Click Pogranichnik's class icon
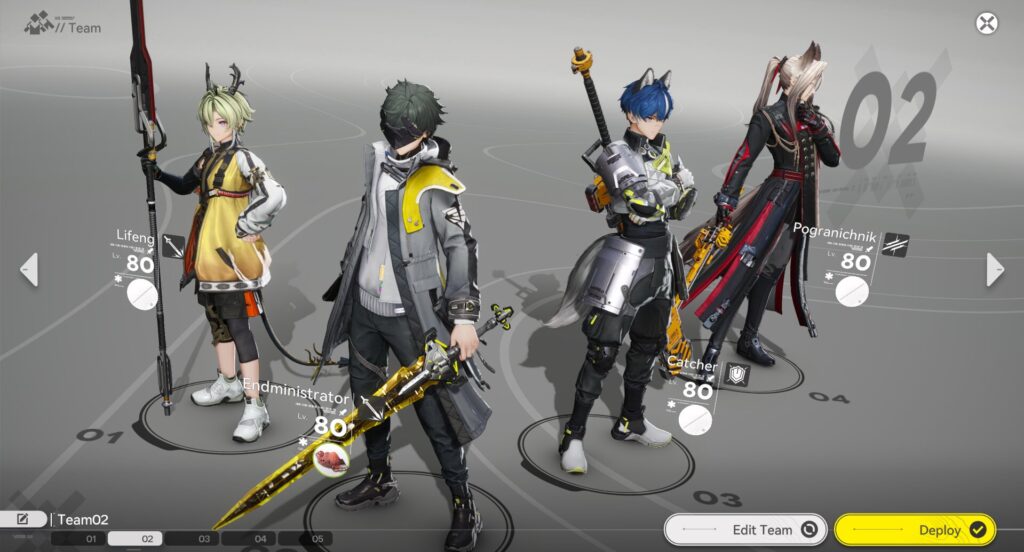The width and height of the screenshot is (1024, 552). [895, 245]
